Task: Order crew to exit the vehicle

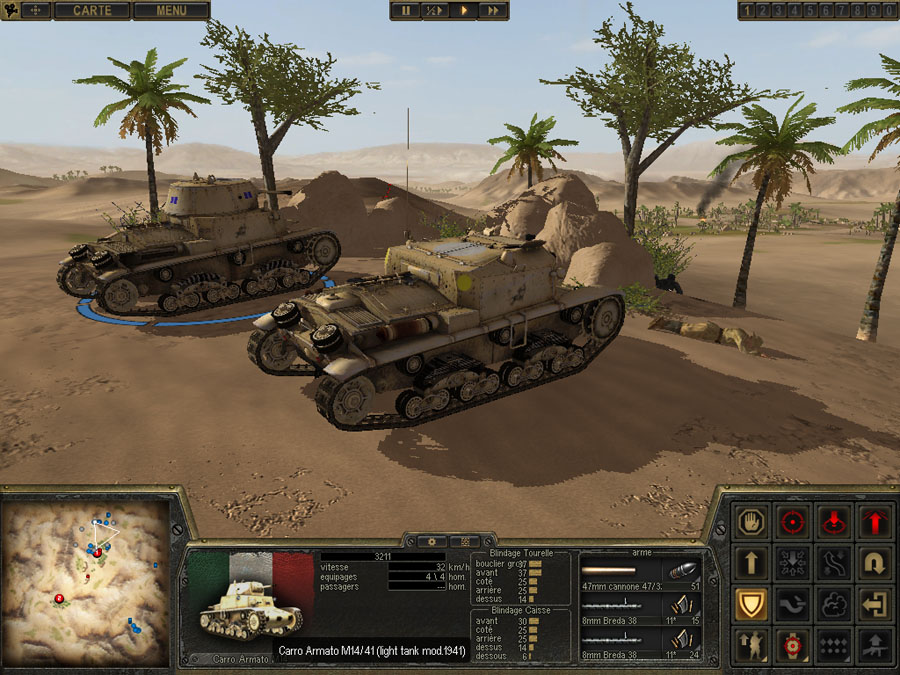Action: (x=874, y=604)
